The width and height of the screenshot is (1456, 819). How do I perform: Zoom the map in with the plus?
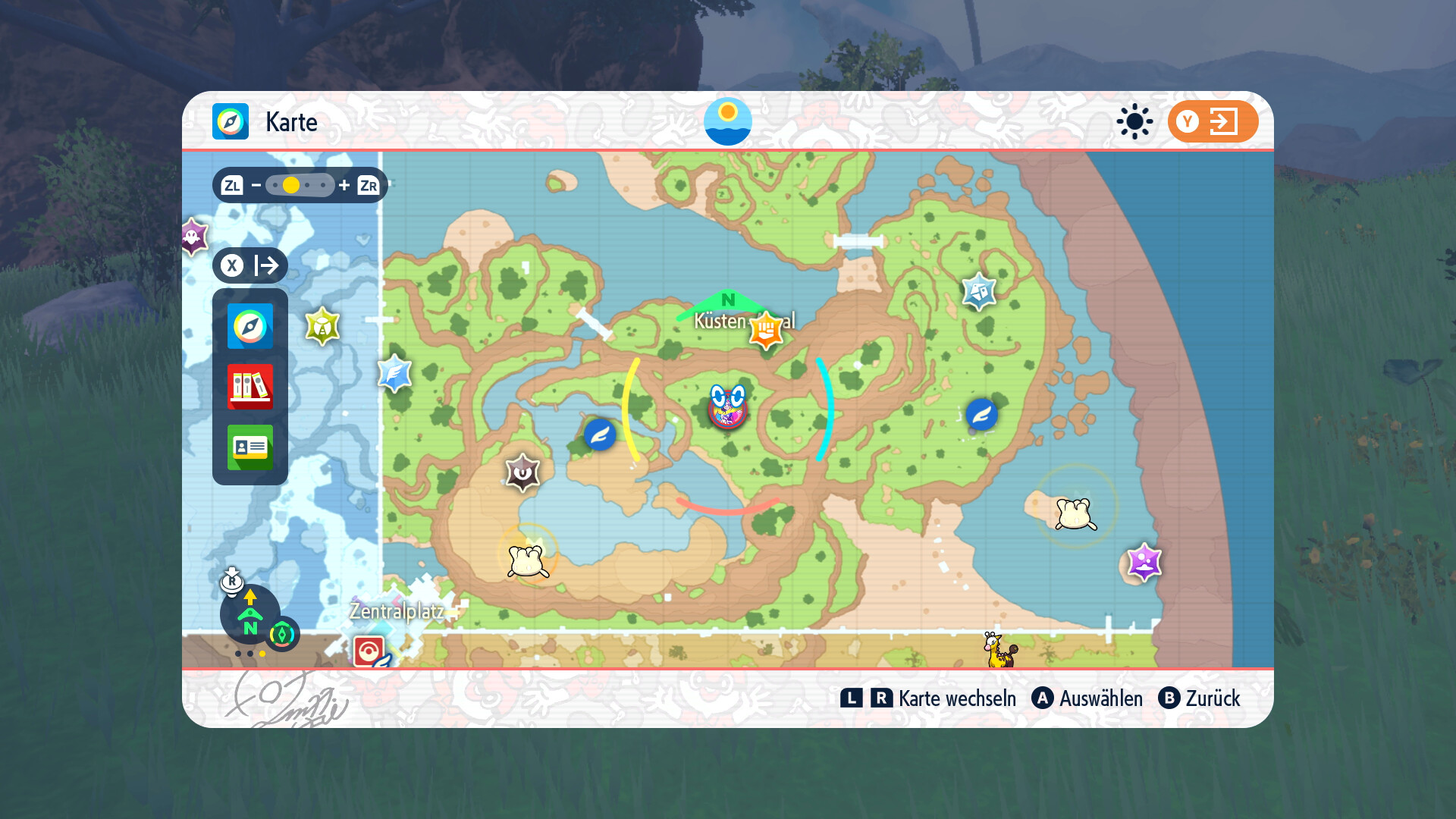pos(344,185)
